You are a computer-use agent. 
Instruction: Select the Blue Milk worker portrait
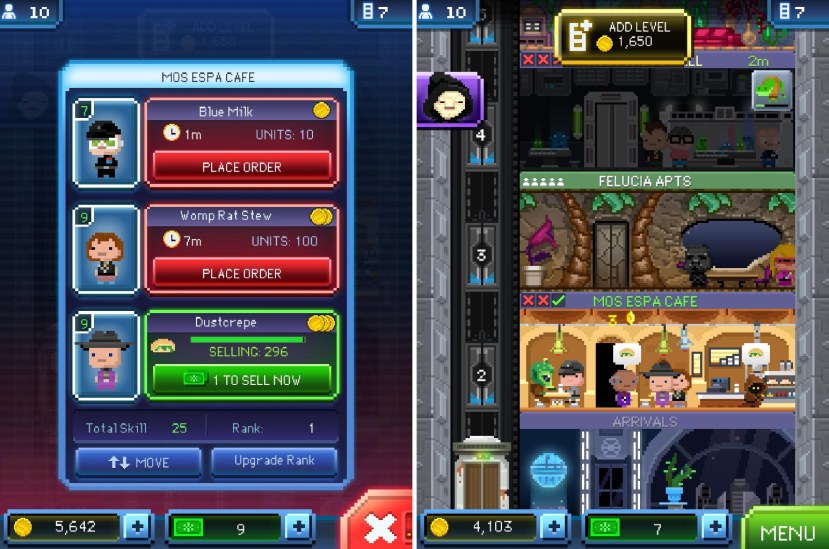click(104, 142)
